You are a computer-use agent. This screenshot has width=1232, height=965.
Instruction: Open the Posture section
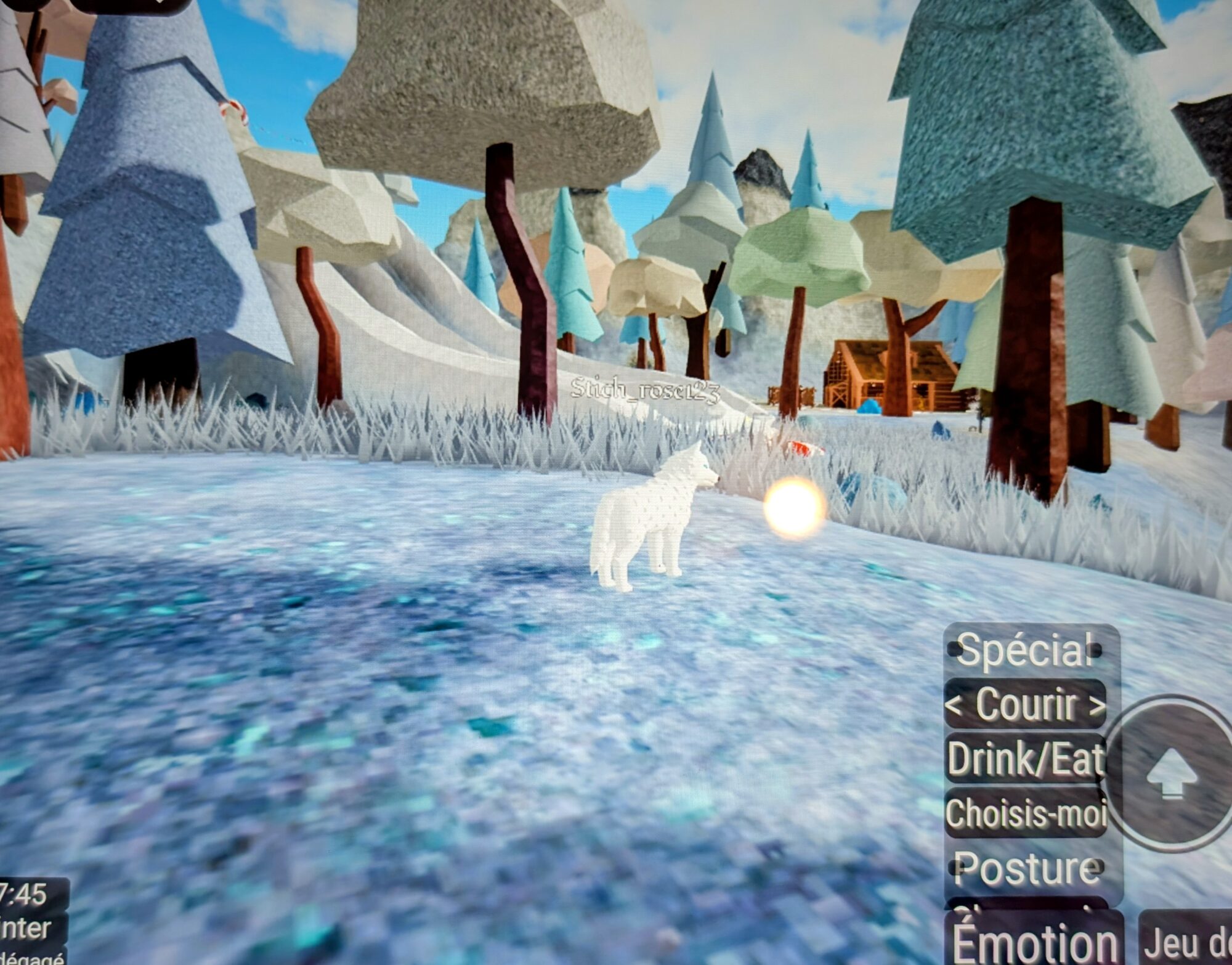point(1026,868)
